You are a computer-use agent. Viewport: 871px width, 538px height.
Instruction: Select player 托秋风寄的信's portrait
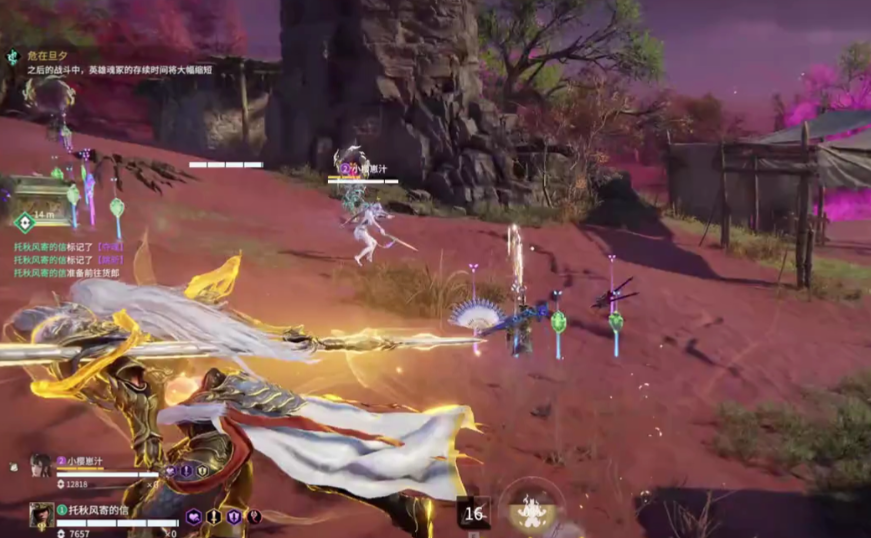click(41, 515)
